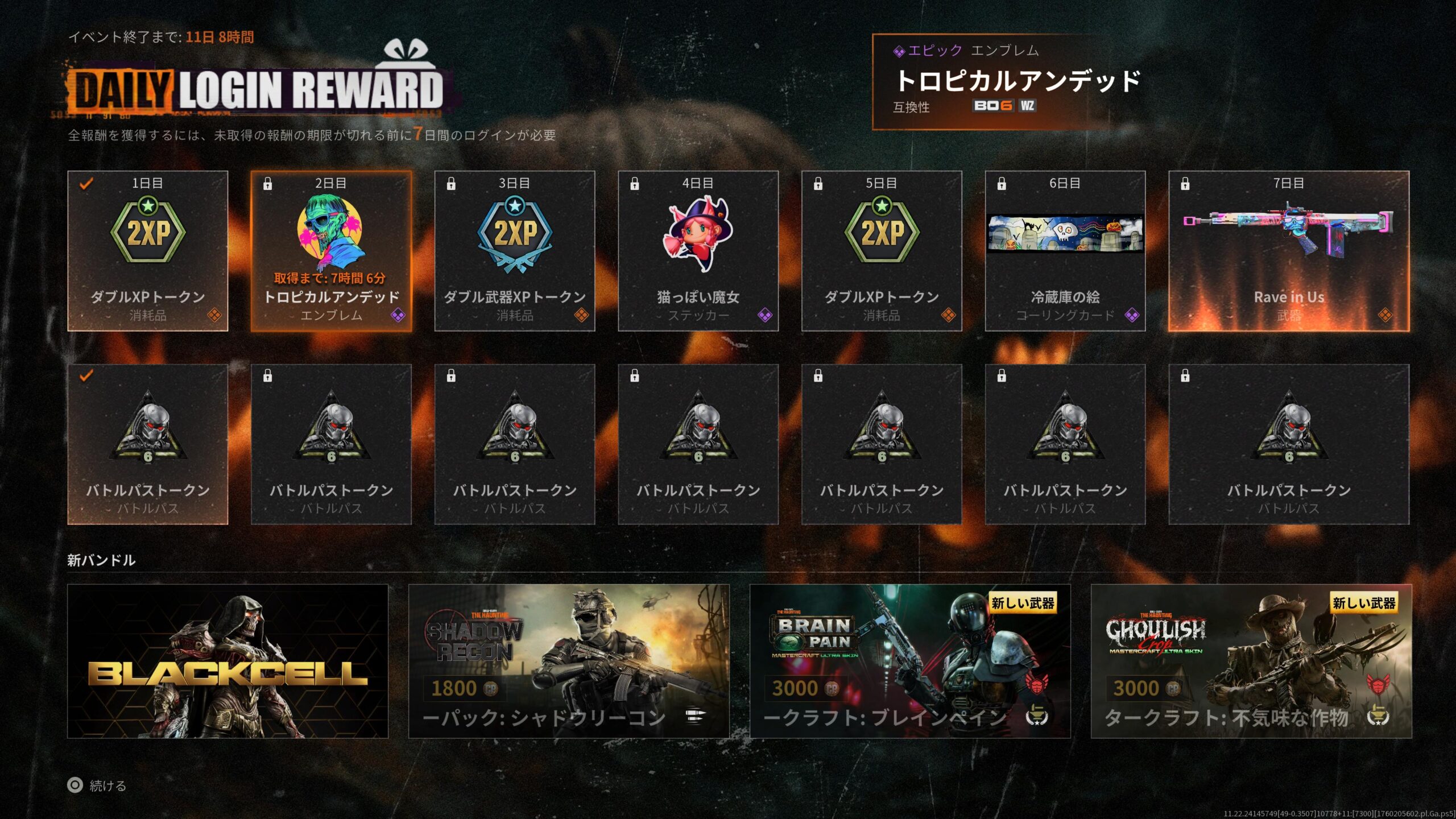1456x819 pixels.
Task: Choose the Day 6 calling card reward
Action: 1065,251
